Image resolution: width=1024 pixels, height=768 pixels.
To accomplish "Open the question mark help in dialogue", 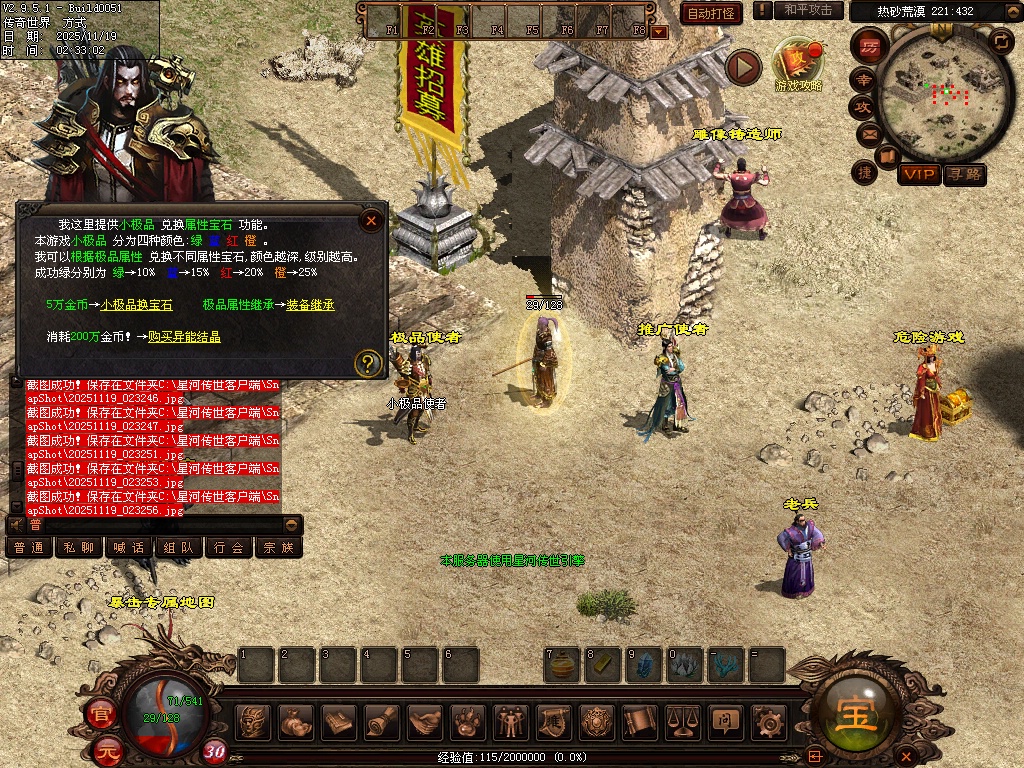I will 368,362.
